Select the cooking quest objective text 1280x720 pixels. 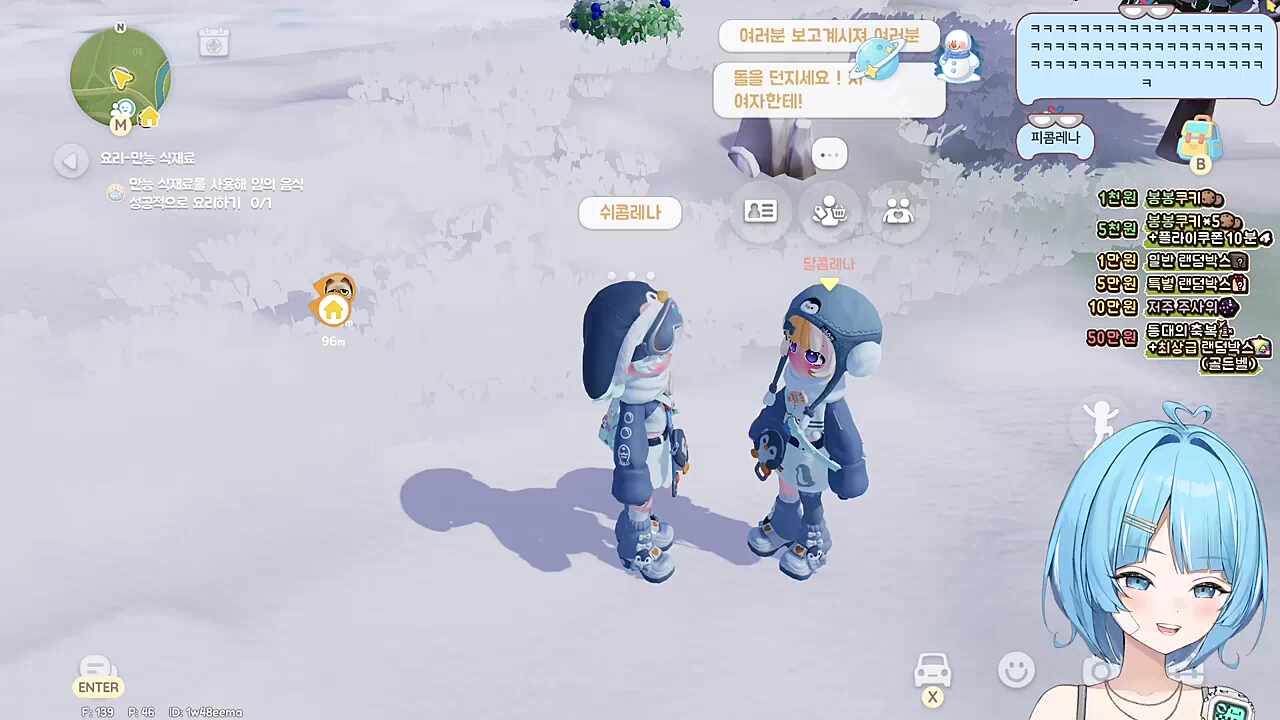(x=215, y=194)
